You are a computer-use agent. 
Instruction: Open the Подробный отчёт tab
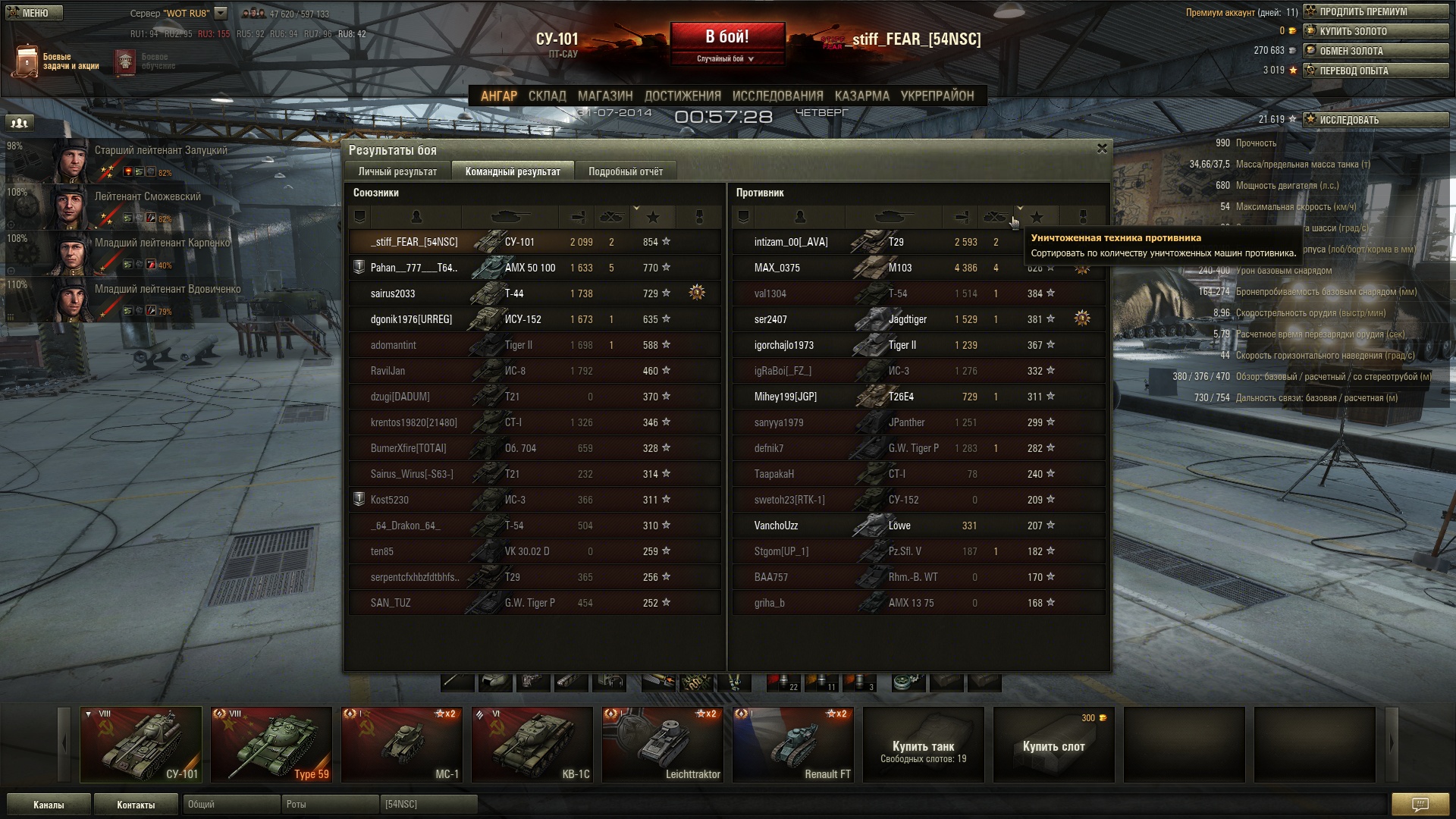point(625,171)
